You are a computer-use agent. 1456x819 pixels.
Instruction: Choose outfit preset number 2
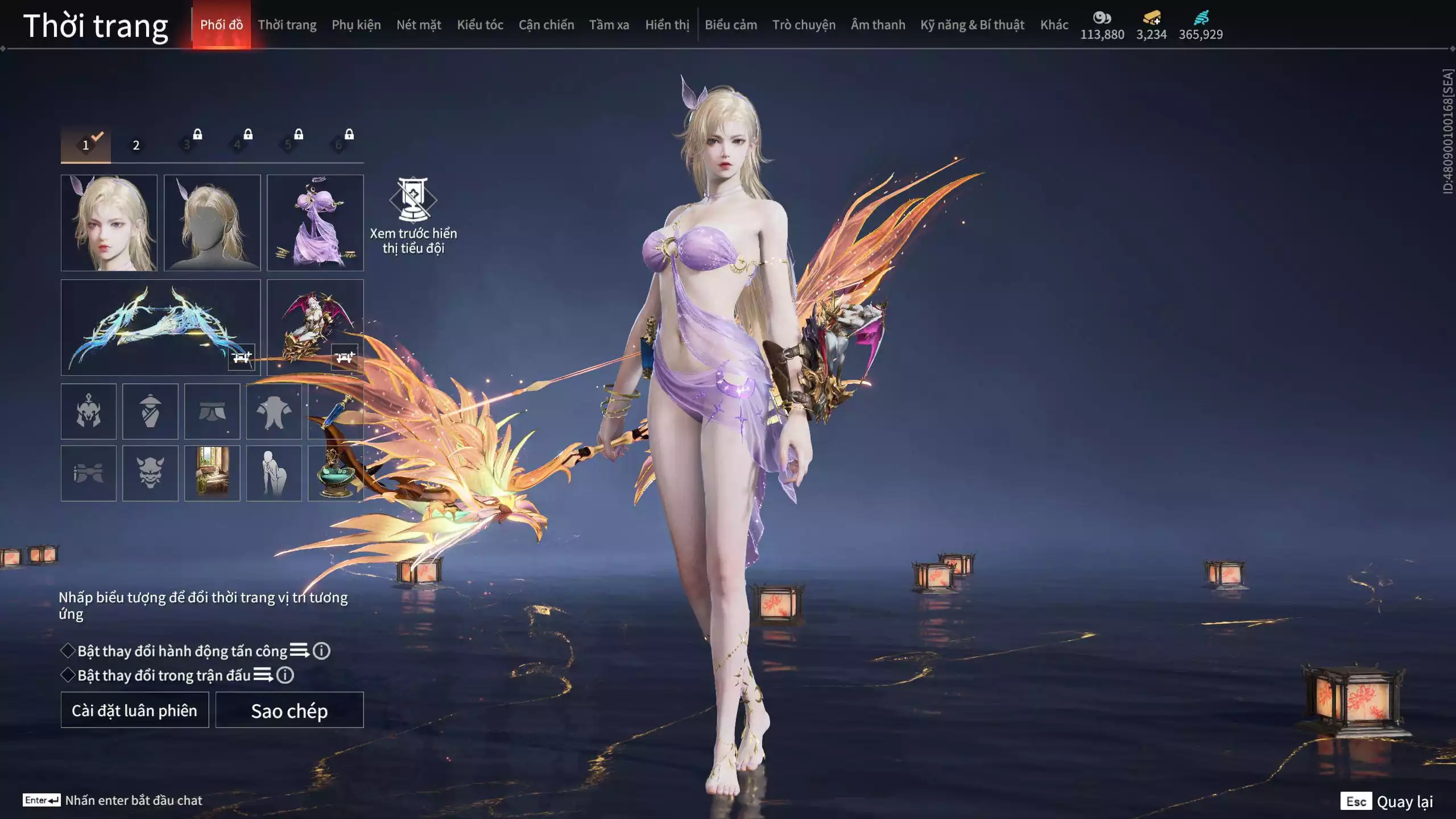click(x=136, y=145)
